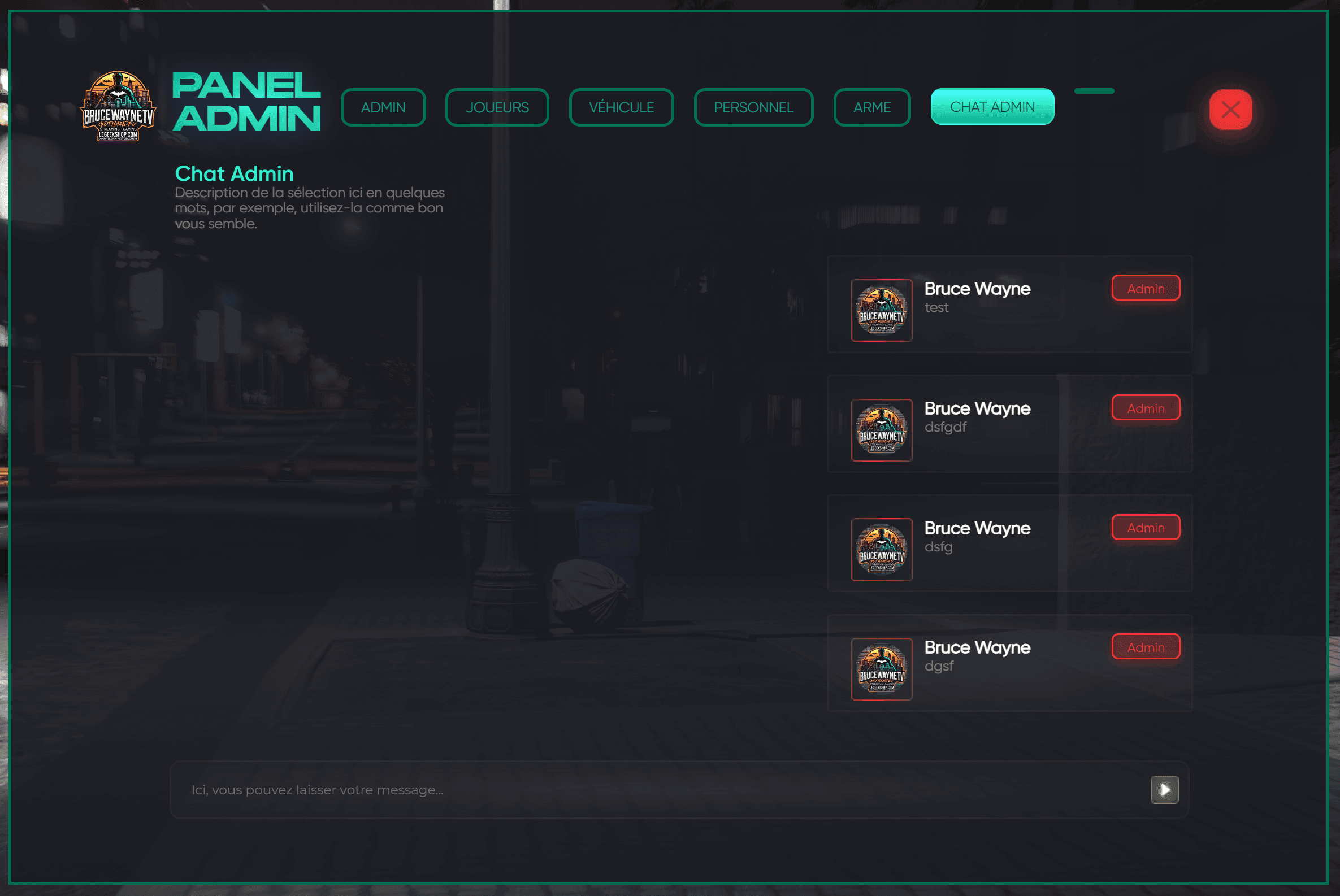Open the ARME section

pyautogui.click(x=872, y=107)
